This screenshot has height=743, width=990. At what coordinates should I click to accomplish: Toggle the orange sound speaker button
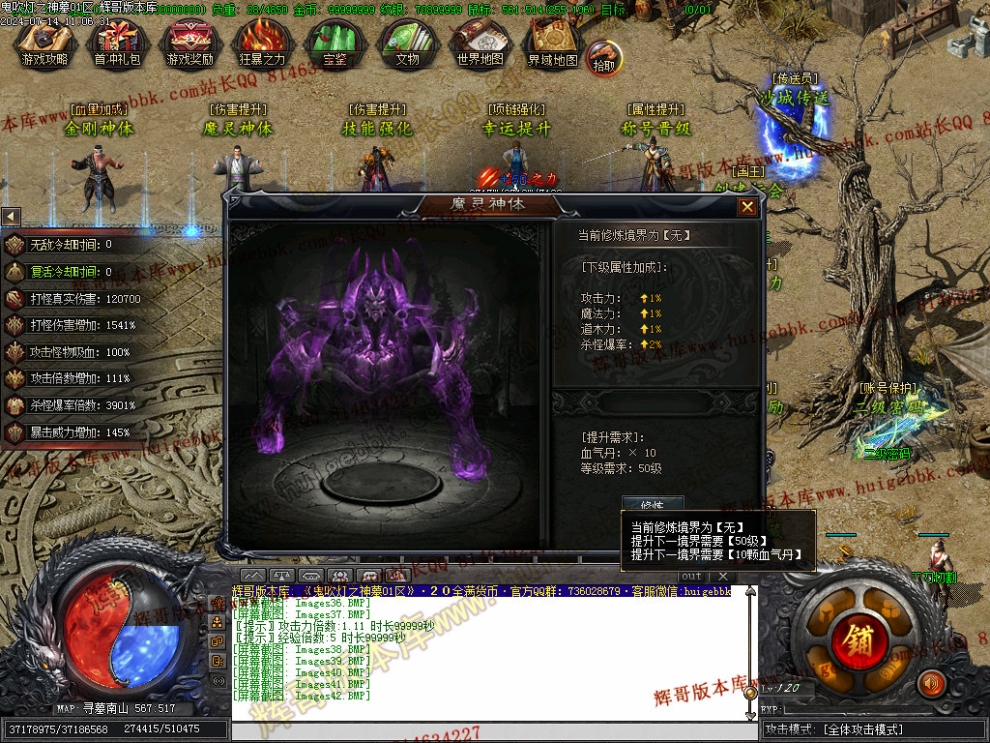click(x=932, y=683)
